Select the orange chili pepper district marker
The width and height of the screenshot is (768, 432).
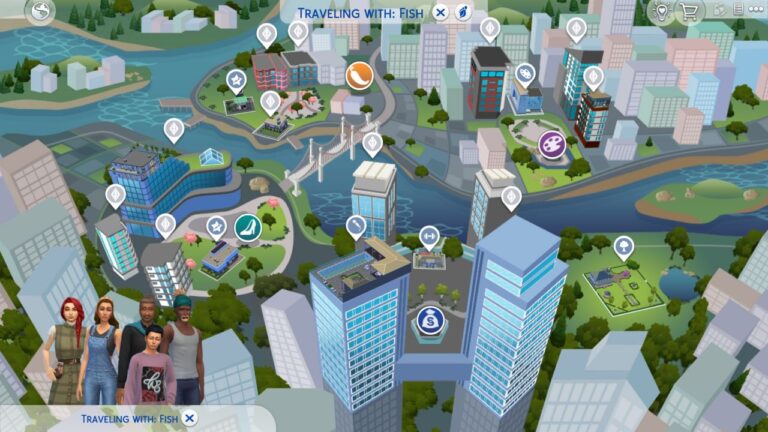(x=358, y=74)
